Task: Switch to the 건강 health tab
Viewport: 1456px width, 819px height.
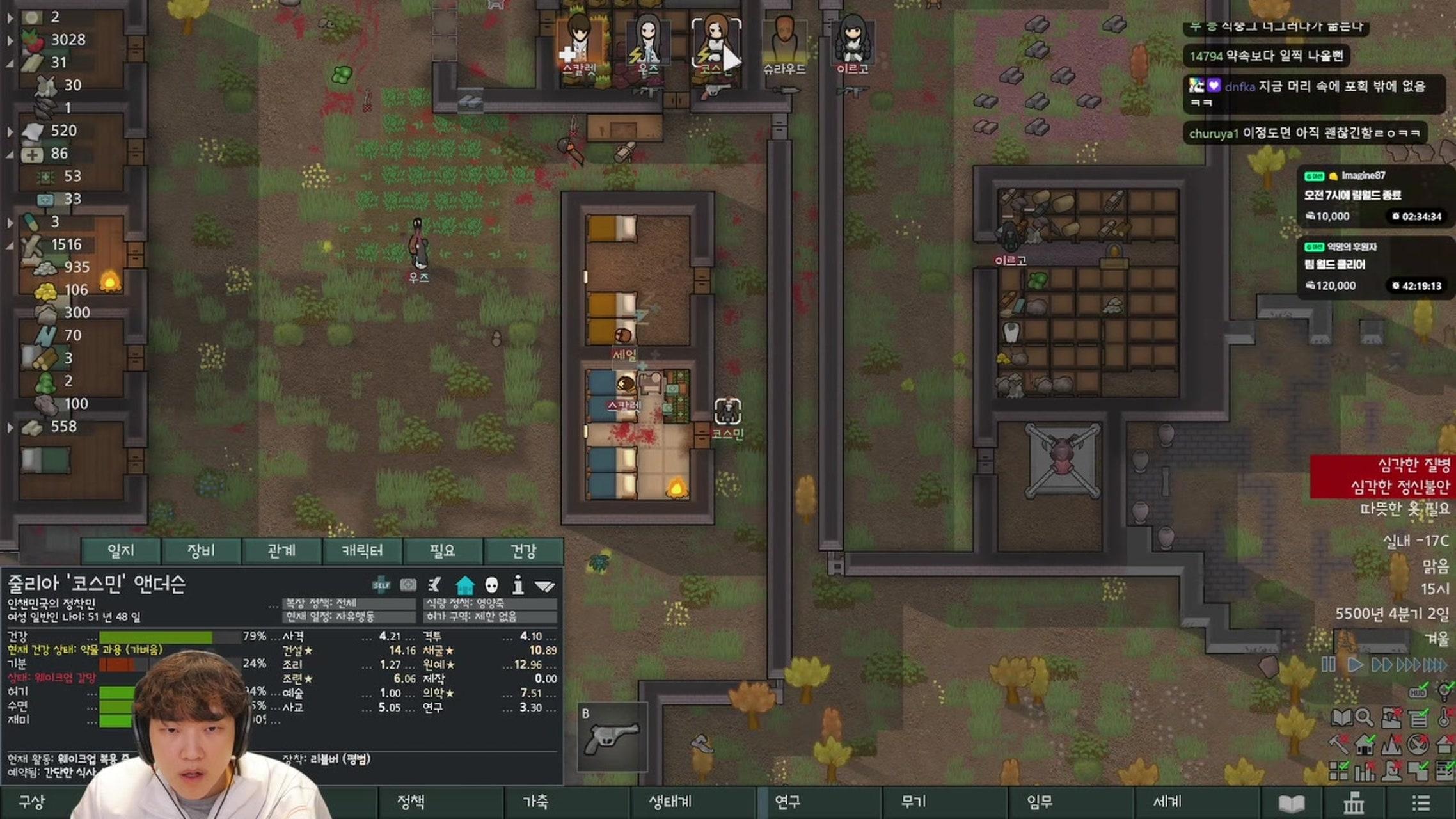Action: pyautogui.click(x=523, y=551)
